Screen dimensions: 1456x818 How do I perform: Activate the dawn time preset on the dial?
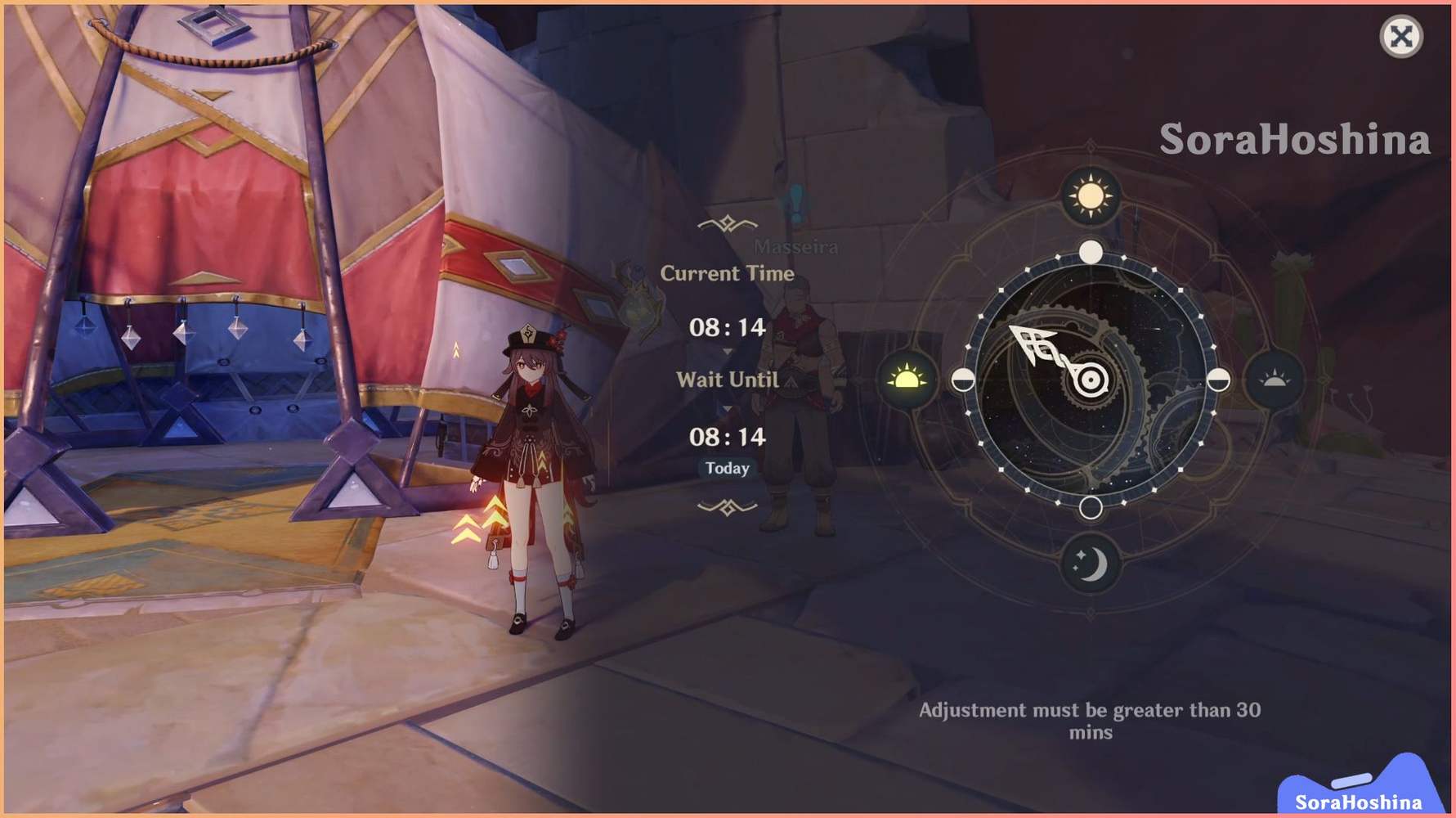[908, 380]
